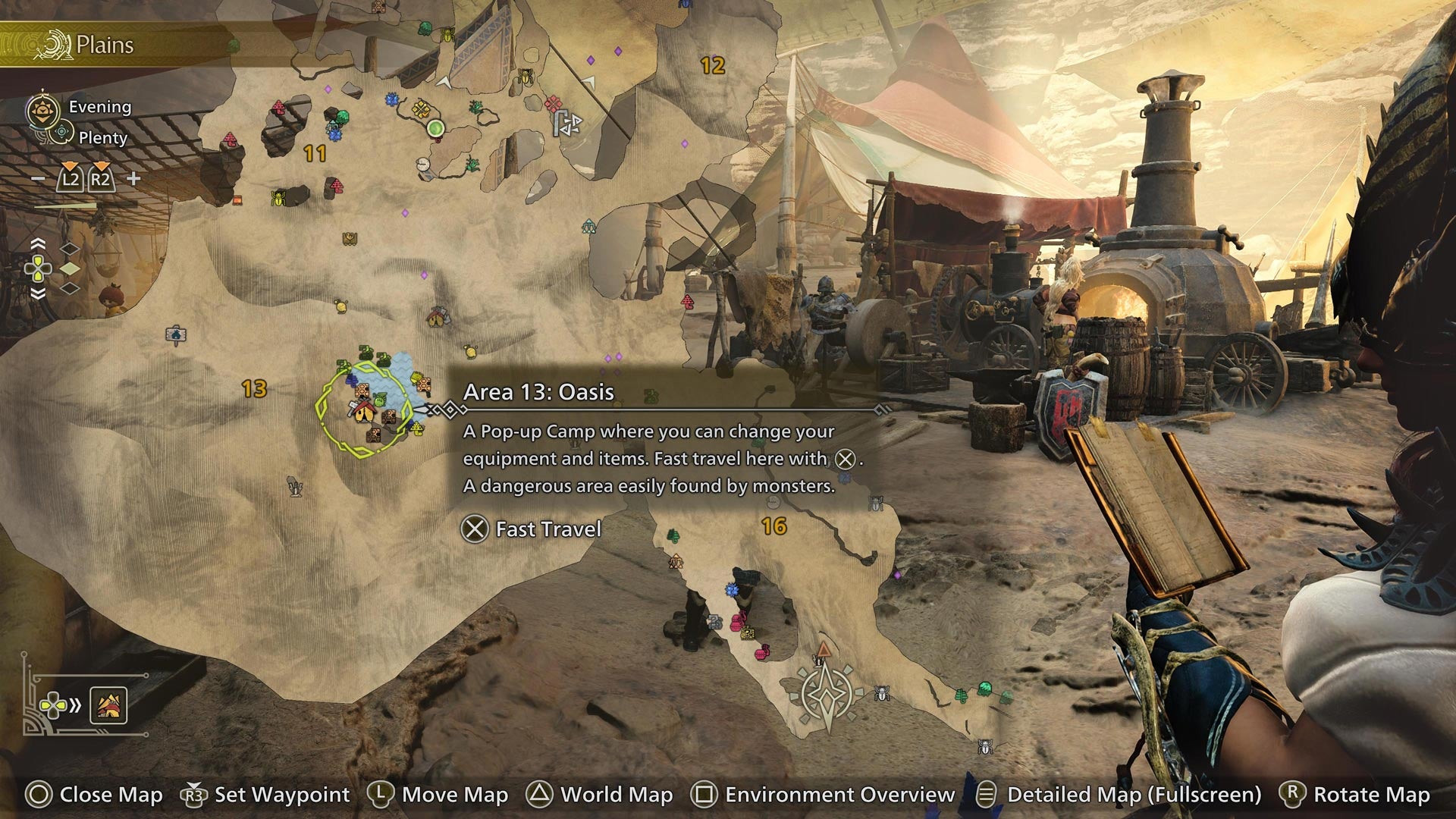Expand the filter list with the up chevrons
Screen dimensions: 1456x819
(38, 243)
